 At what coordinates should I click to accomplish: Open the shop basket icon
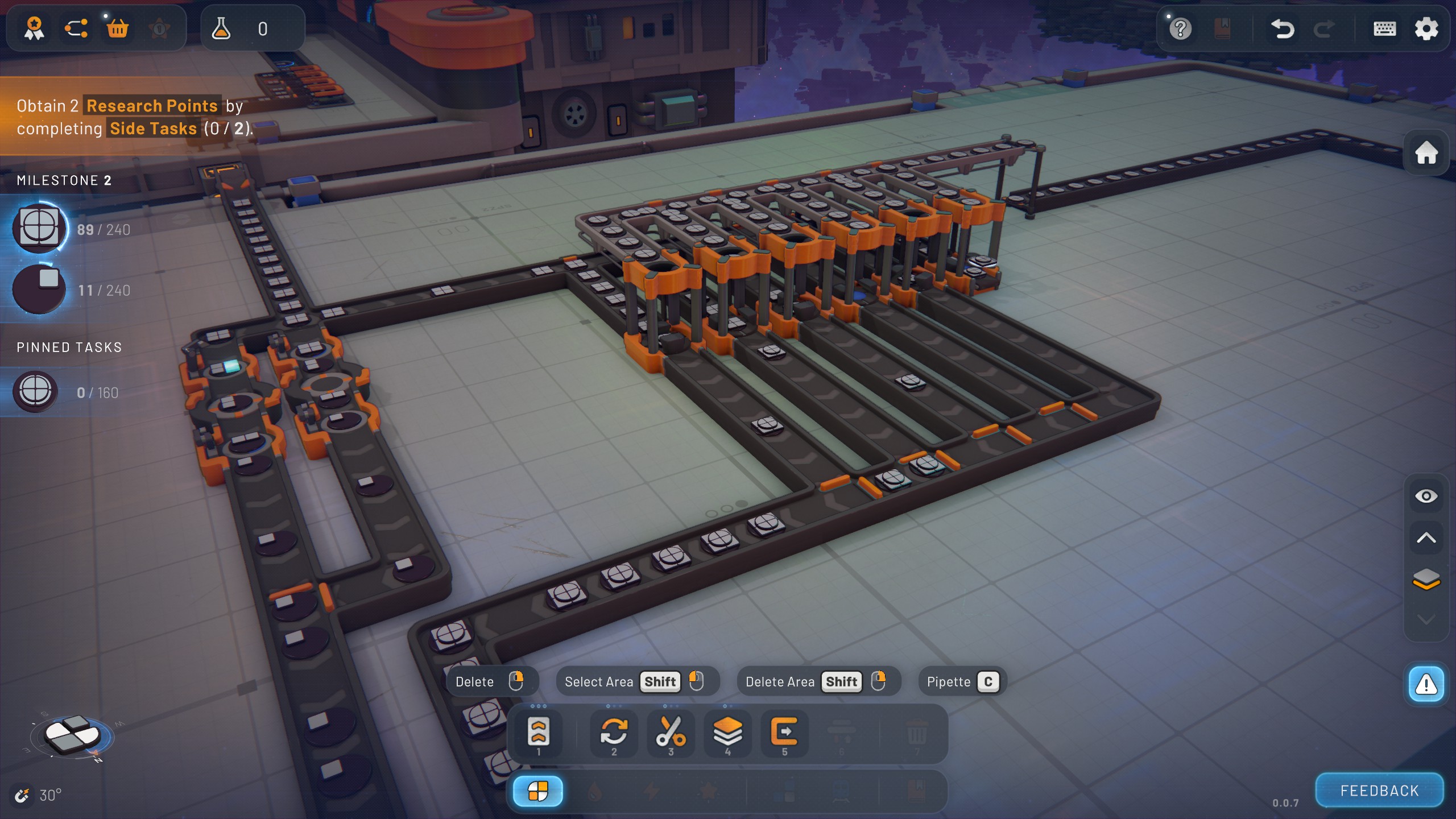(117, 28)
